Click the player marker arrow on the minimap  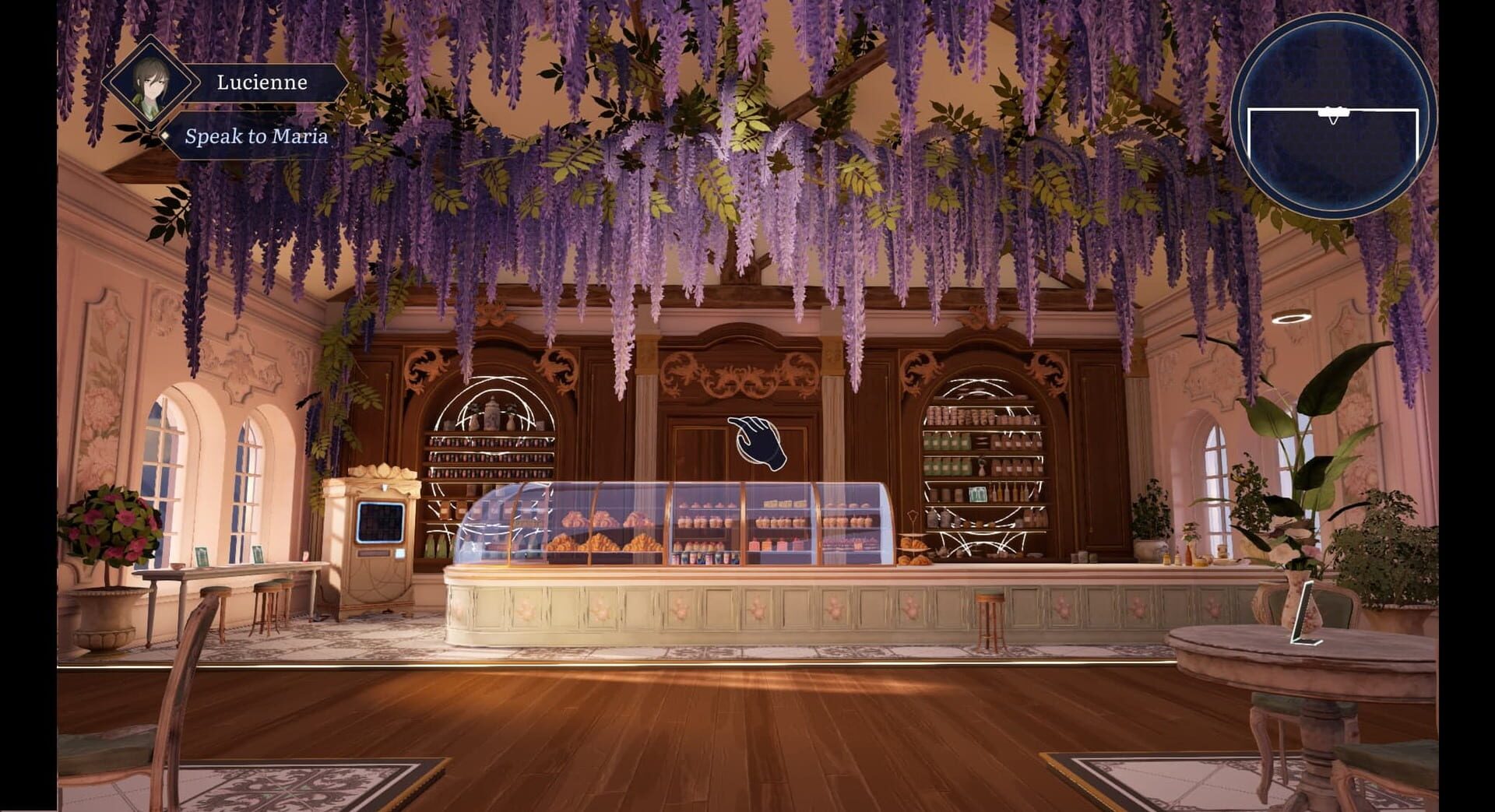pos(1334,111)
